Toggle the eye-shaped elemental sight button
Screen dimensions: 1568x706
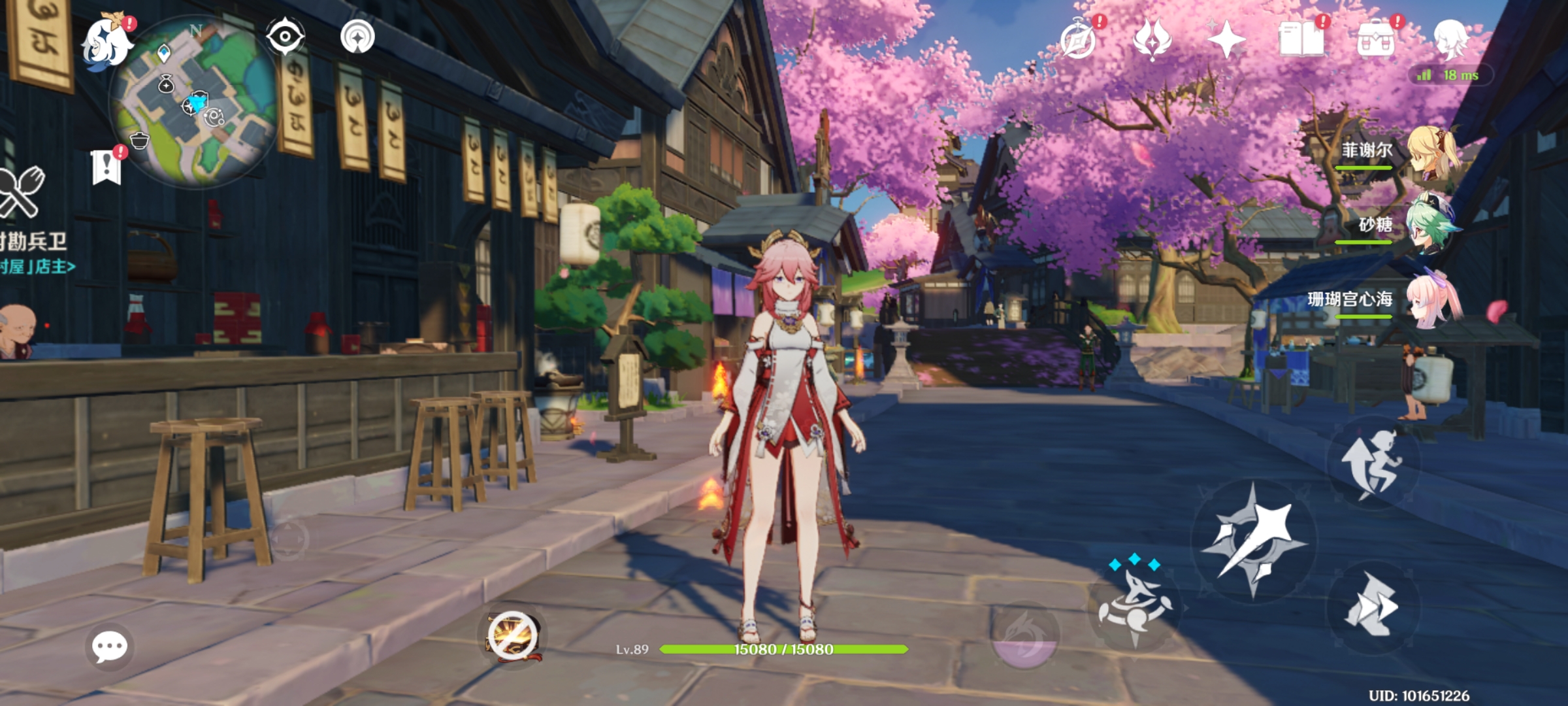(285, 37)
